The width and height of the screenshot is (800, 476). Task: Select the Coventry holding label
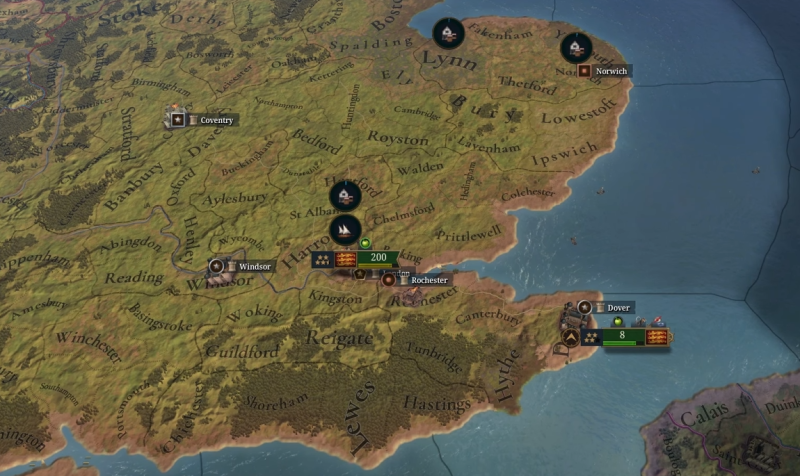pos(215,120)
